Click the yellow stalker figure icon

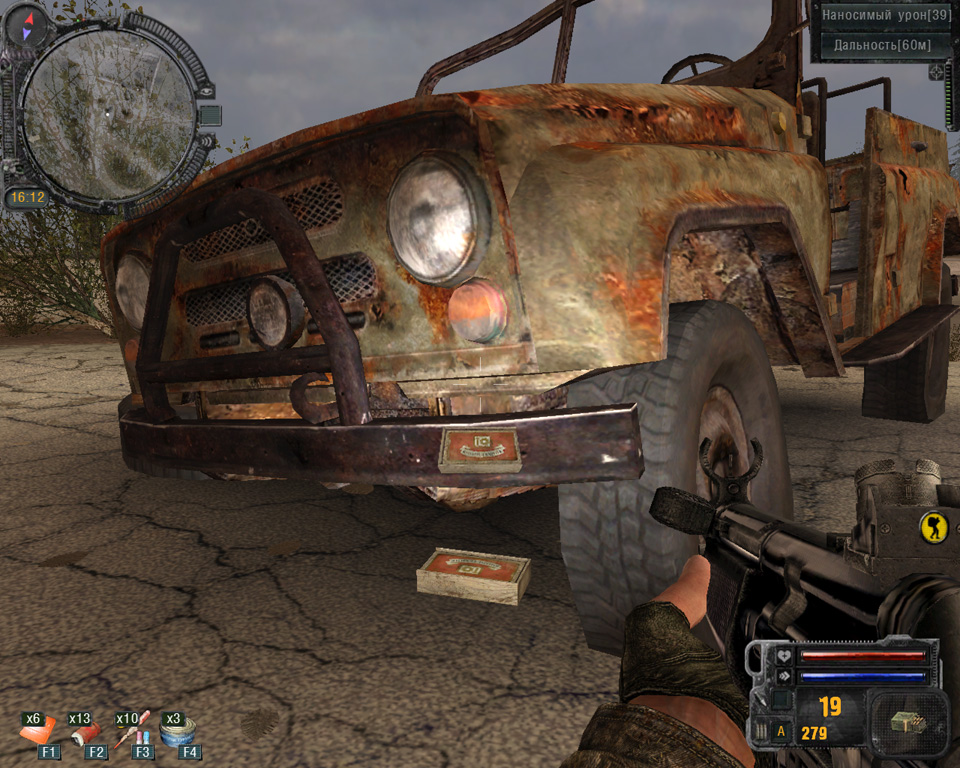pos(934,527)
